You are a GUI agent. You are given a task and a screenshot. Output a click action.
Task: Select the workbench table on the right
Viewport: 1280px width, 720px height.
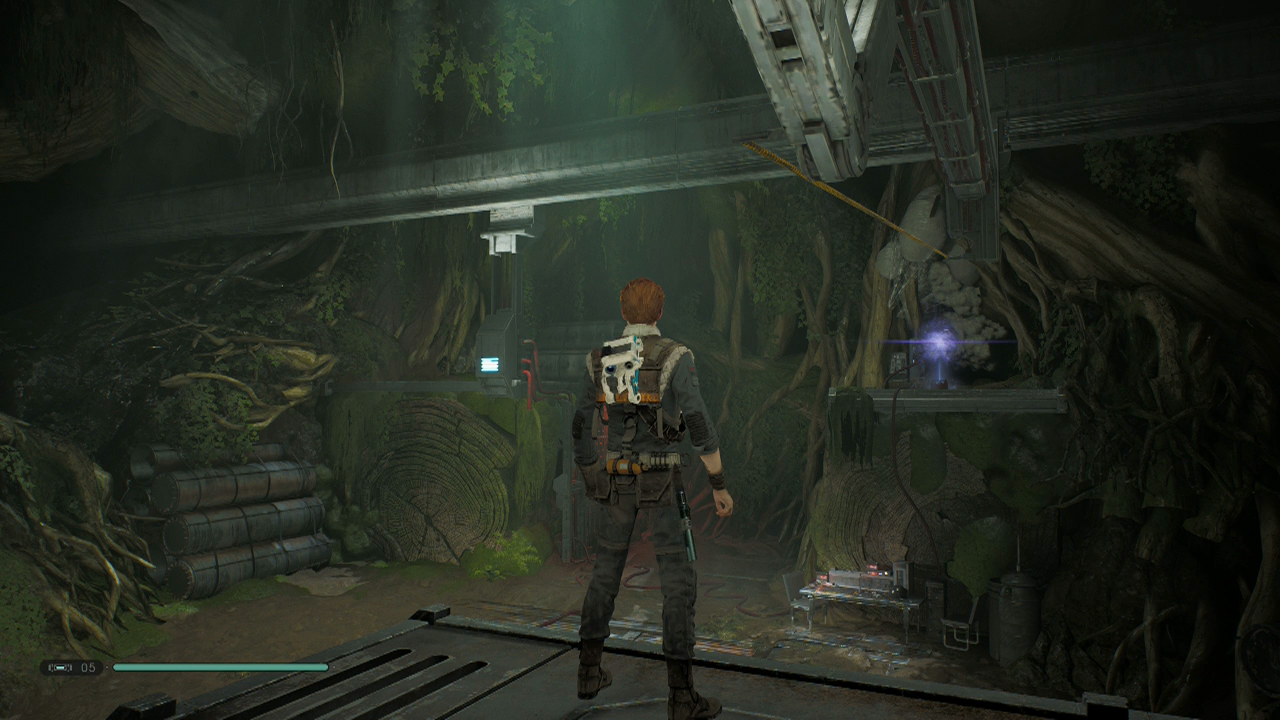pos(862,597)
